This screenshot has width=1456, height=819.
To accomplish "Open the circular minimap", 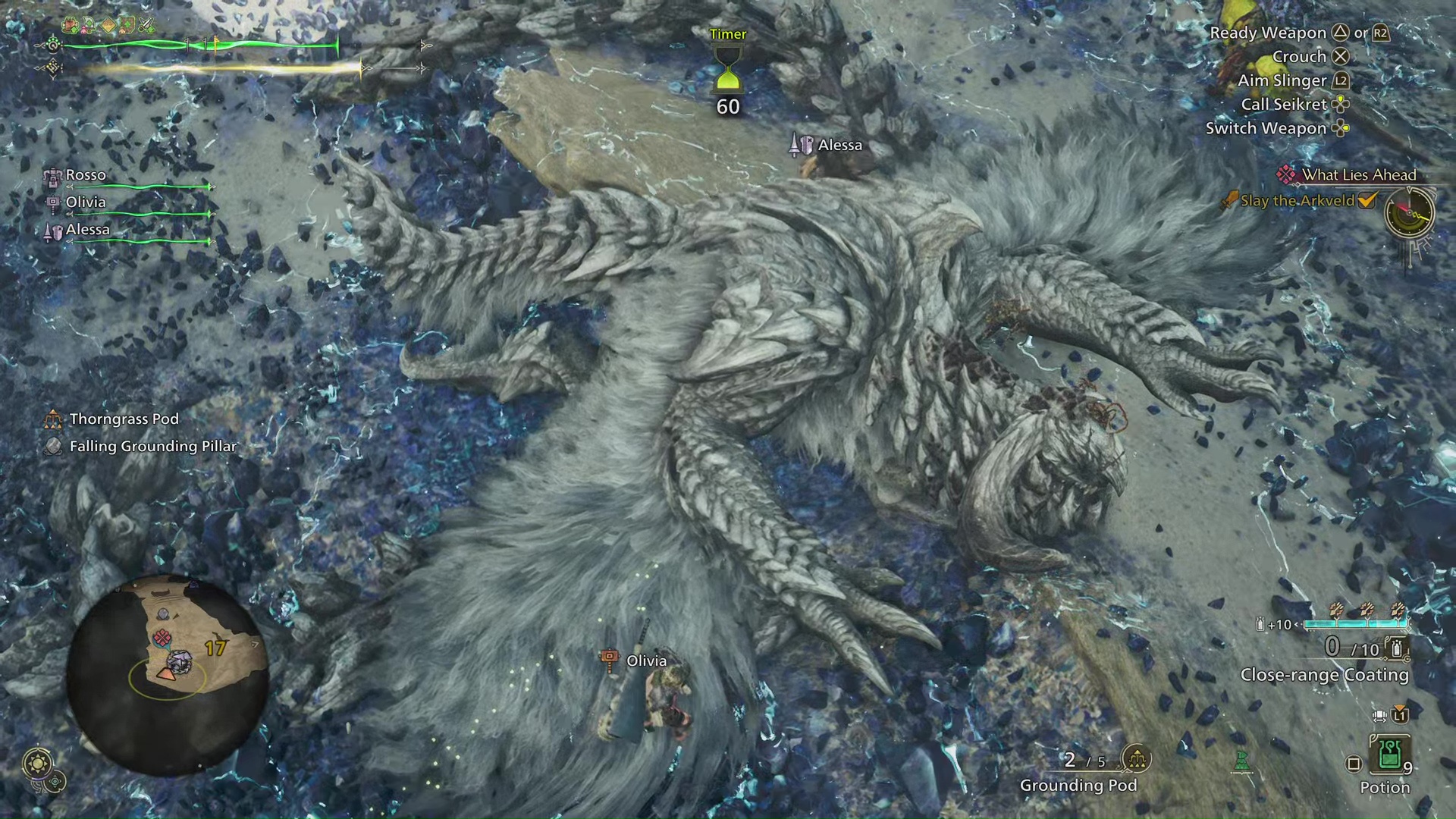I will tap(167, 673).
